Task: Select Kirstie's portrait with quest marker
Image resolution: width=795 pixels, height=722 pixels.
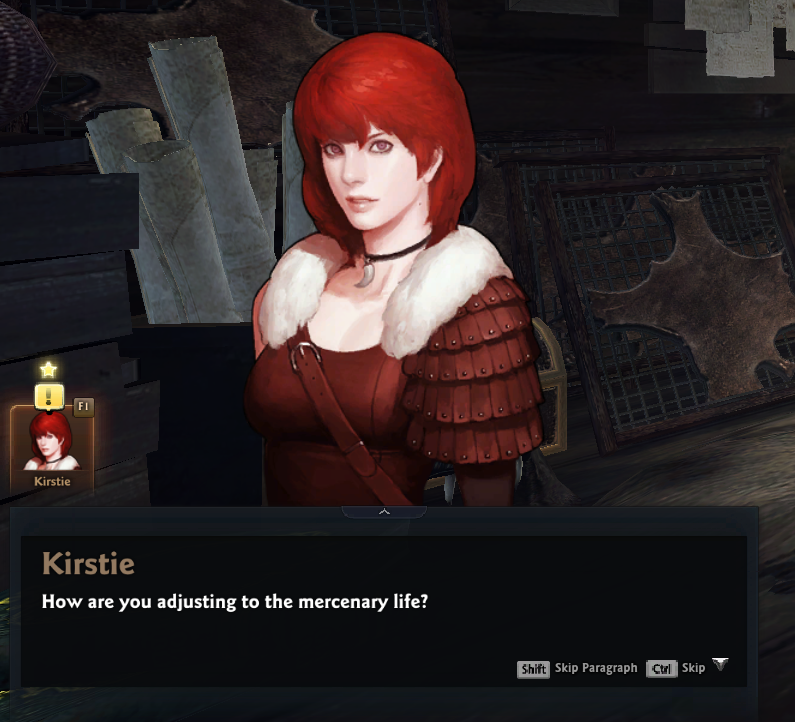Action: pos(52,447)
